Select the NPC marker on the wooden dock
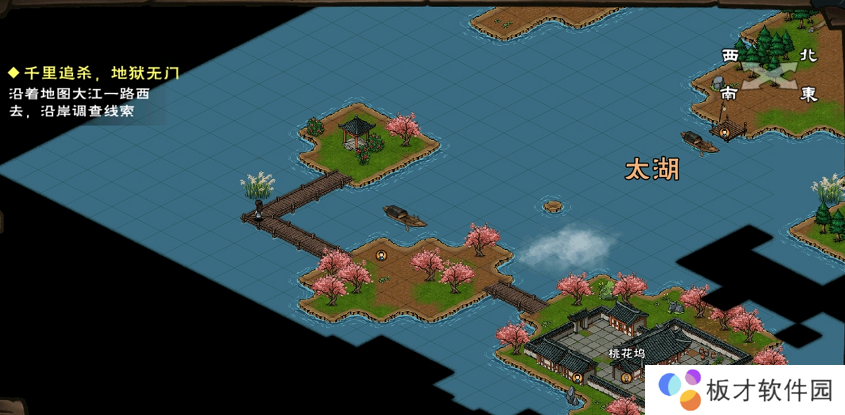Image resolution: width=845 pixels, height=415 pixels. [x=725, y=132]
